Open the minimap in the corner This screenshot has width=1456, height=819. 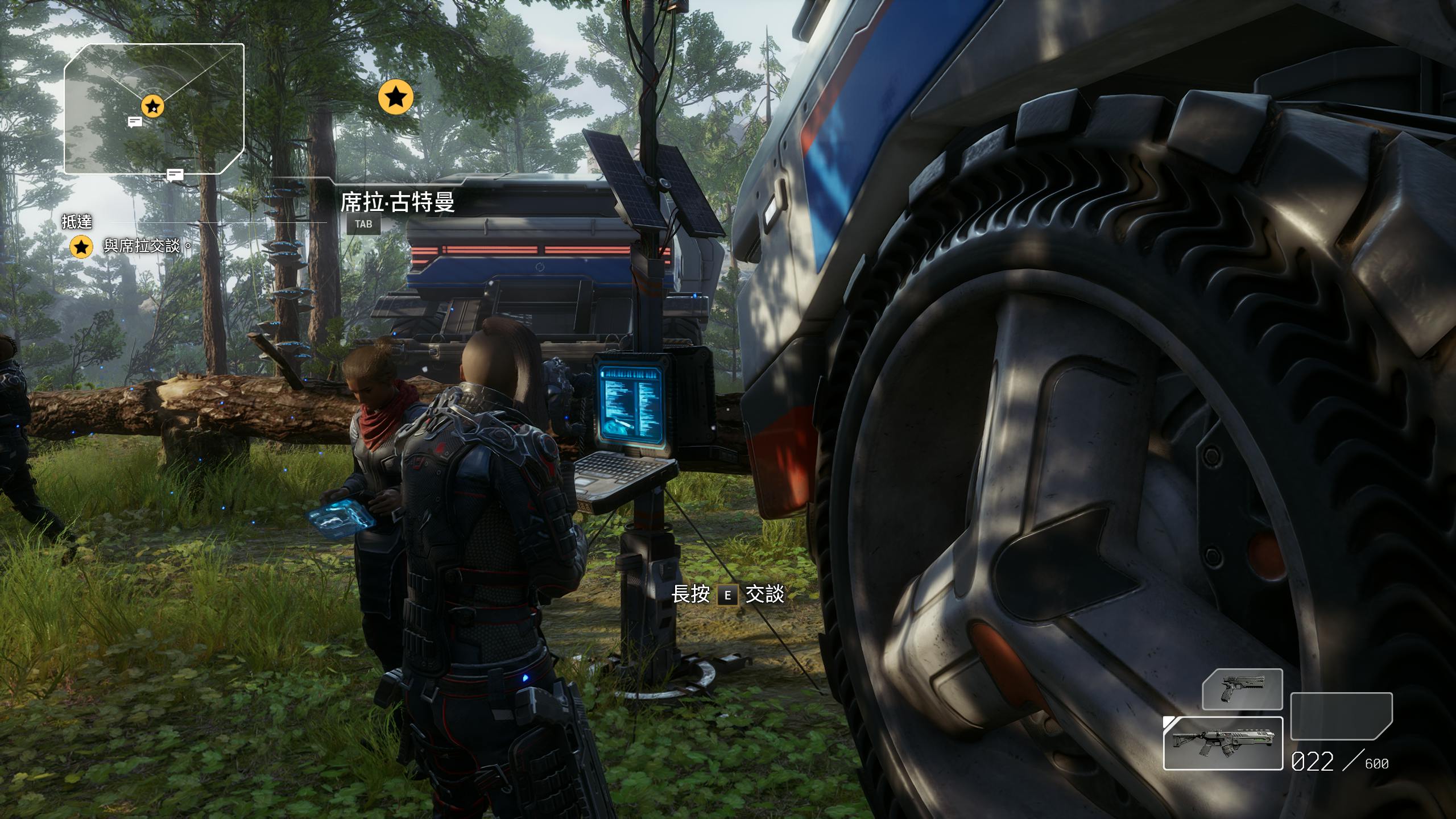154,108
